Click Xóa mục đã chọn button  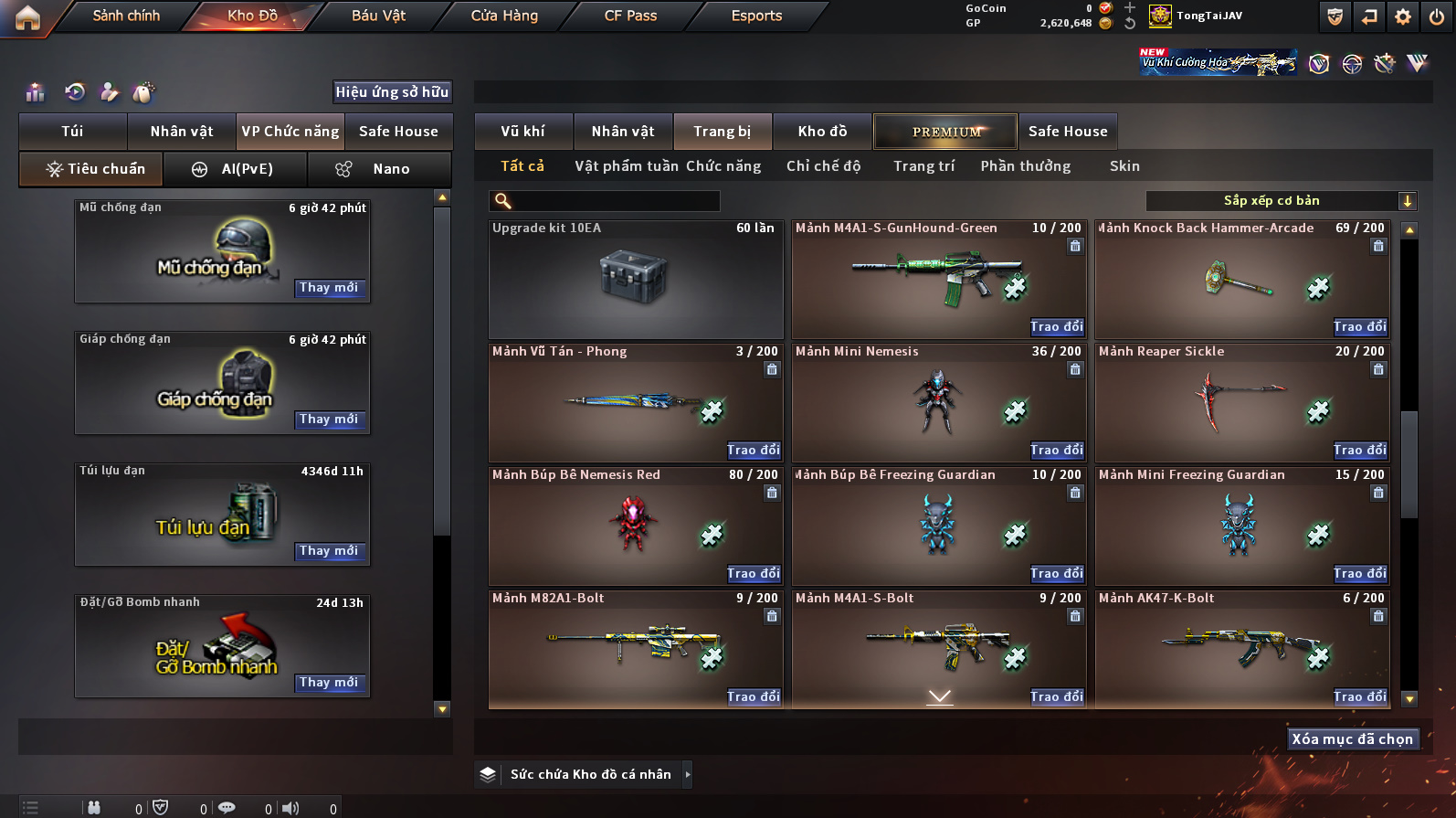tap(1352, 739)
